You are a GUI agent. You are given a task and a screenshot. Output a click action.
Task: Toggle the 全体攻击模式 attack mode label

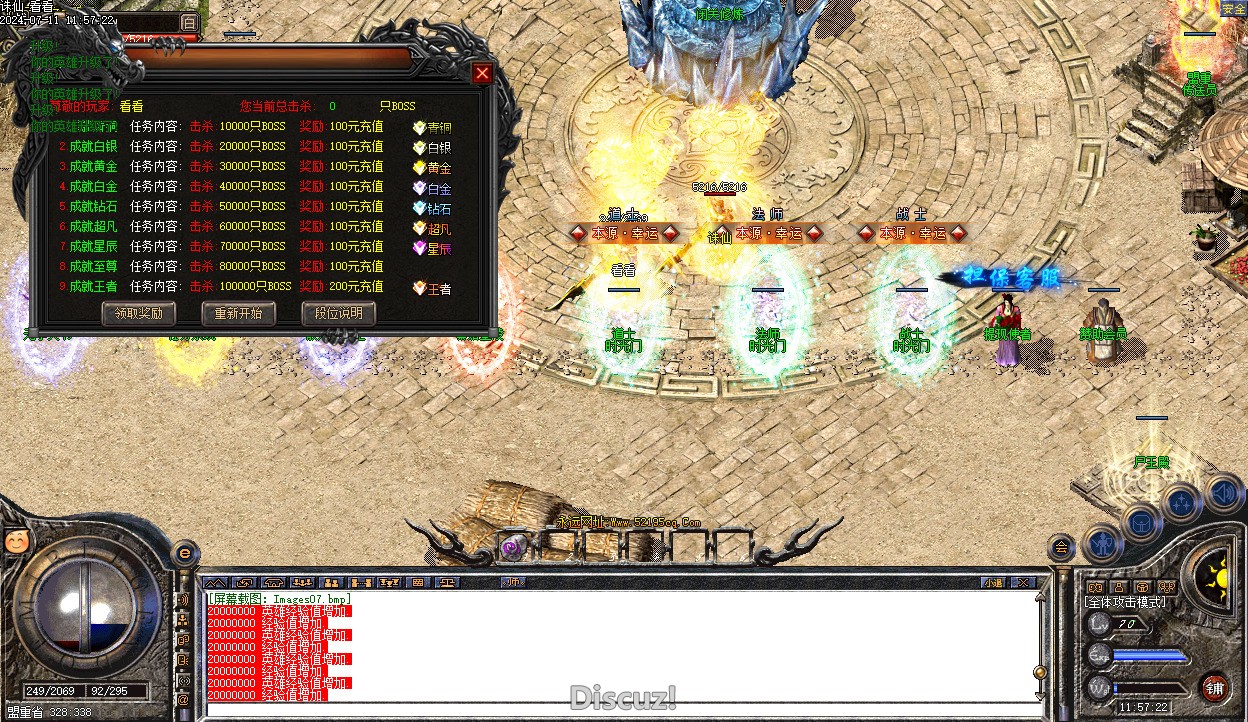tap(1125, 602)
